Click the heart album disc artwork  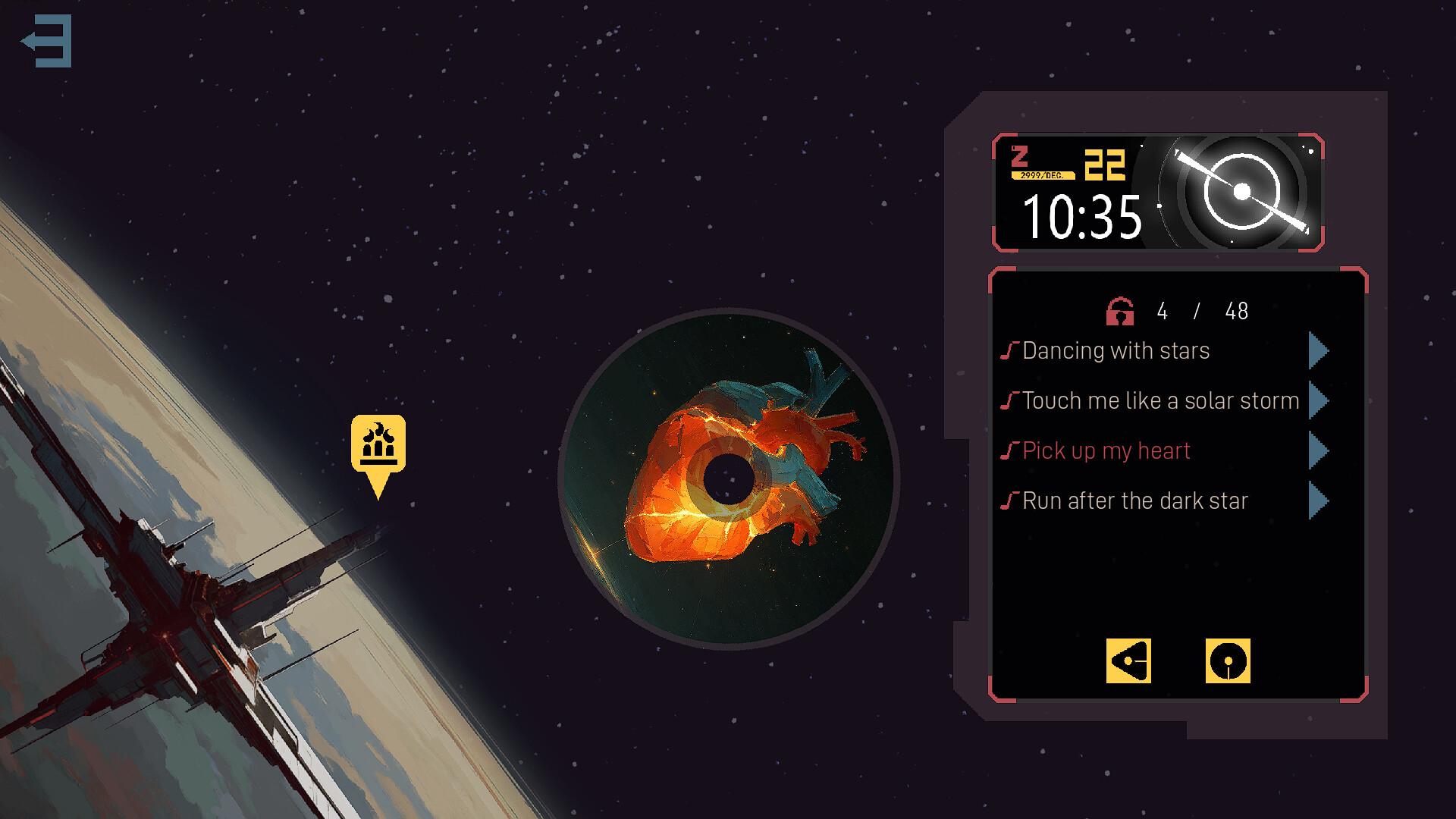point(728,479)
